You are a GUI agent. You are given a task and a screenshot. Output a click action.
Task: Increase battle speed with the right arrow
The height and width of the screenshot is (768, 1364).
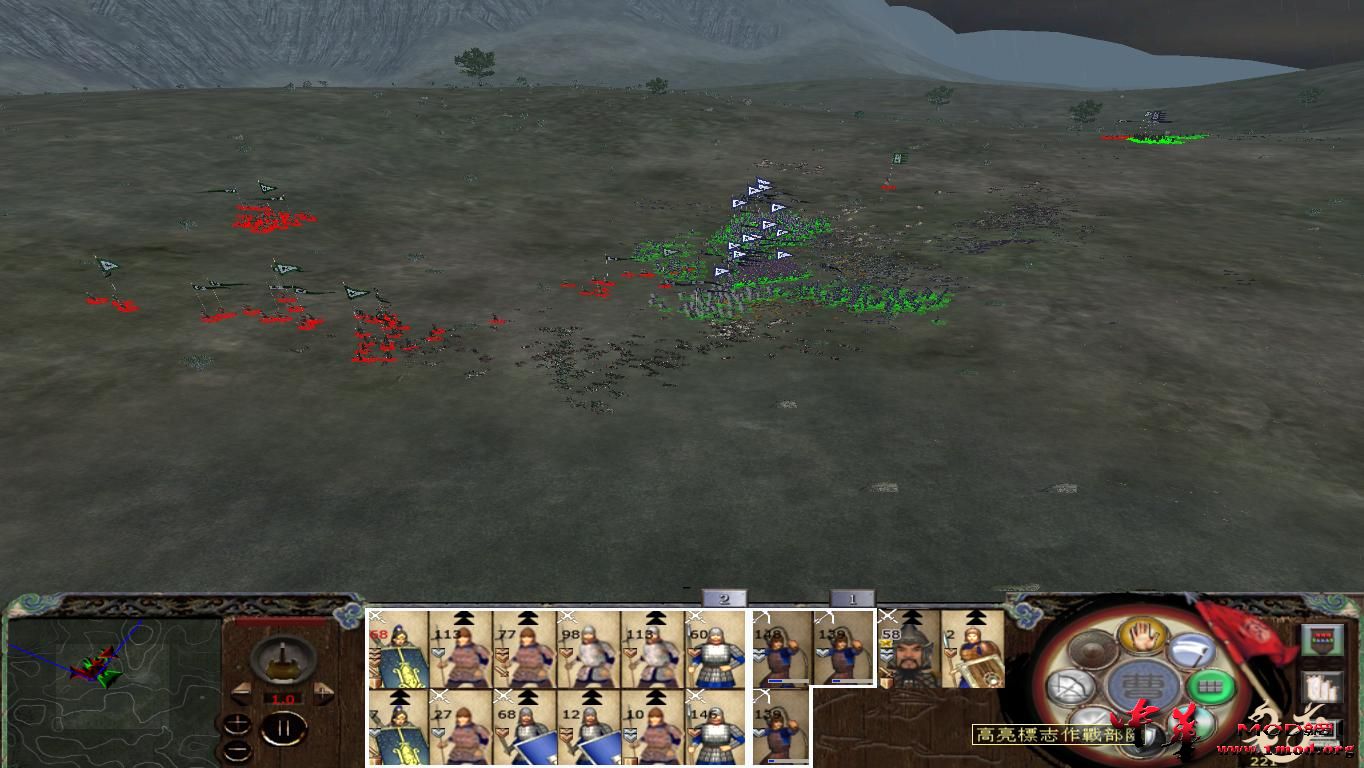[323, 692]
